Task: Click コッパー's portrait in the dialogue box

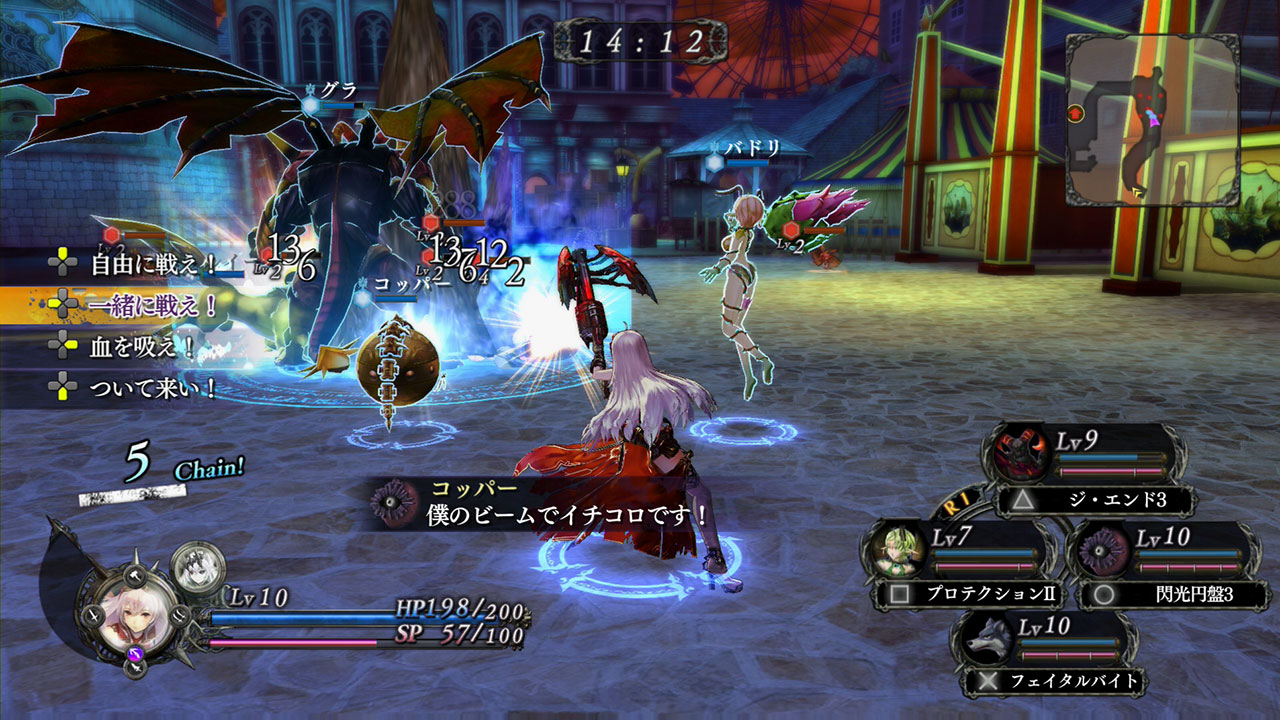Action: pyautogui.click(x=390, y=500)
